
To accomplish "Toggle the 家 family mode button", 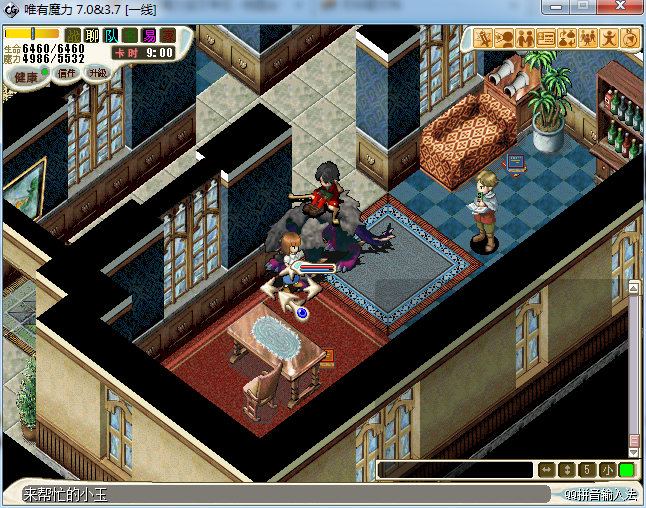I will point(167,35).
